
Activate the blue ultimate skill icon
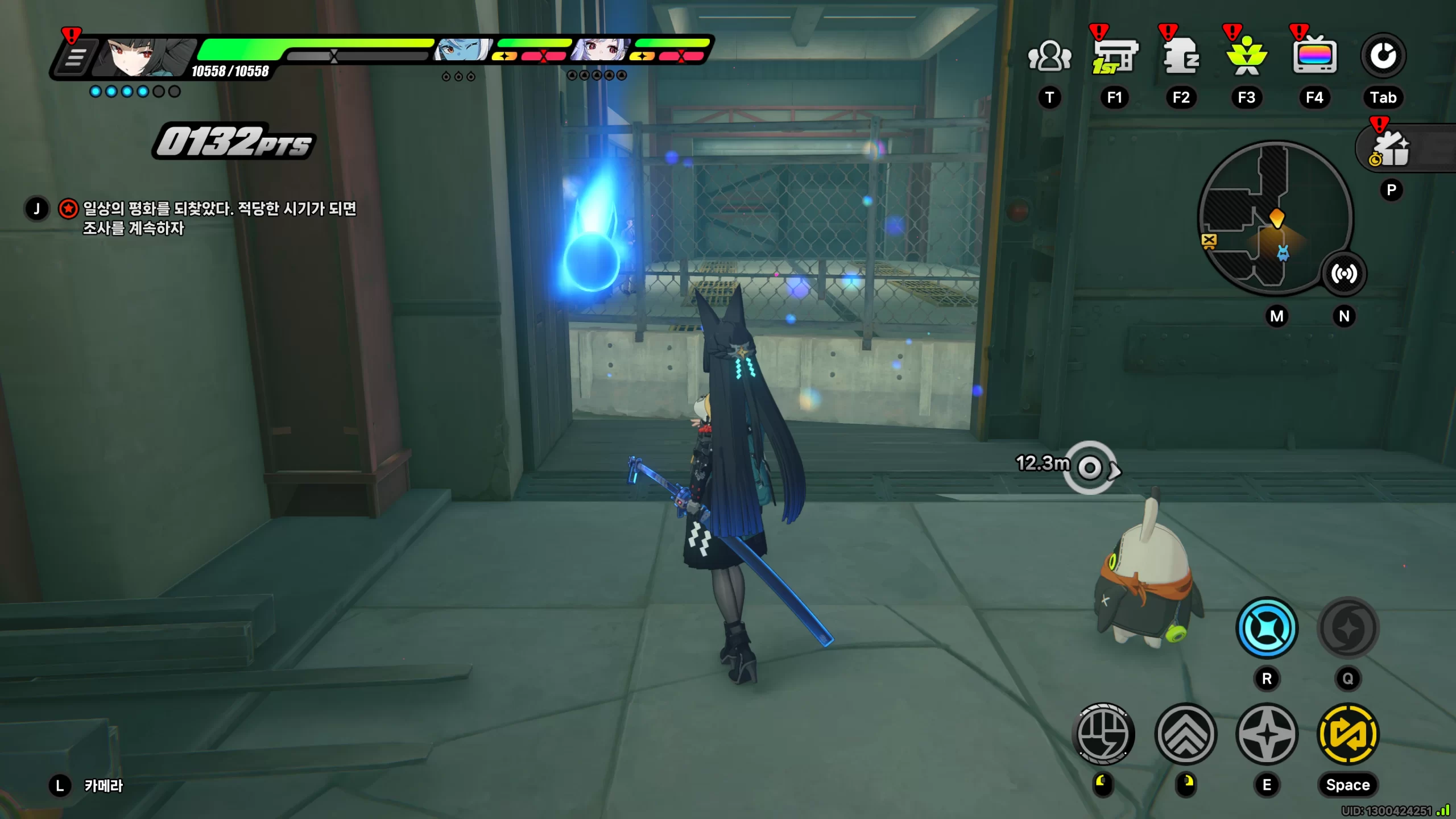[x=1267, y=628]
